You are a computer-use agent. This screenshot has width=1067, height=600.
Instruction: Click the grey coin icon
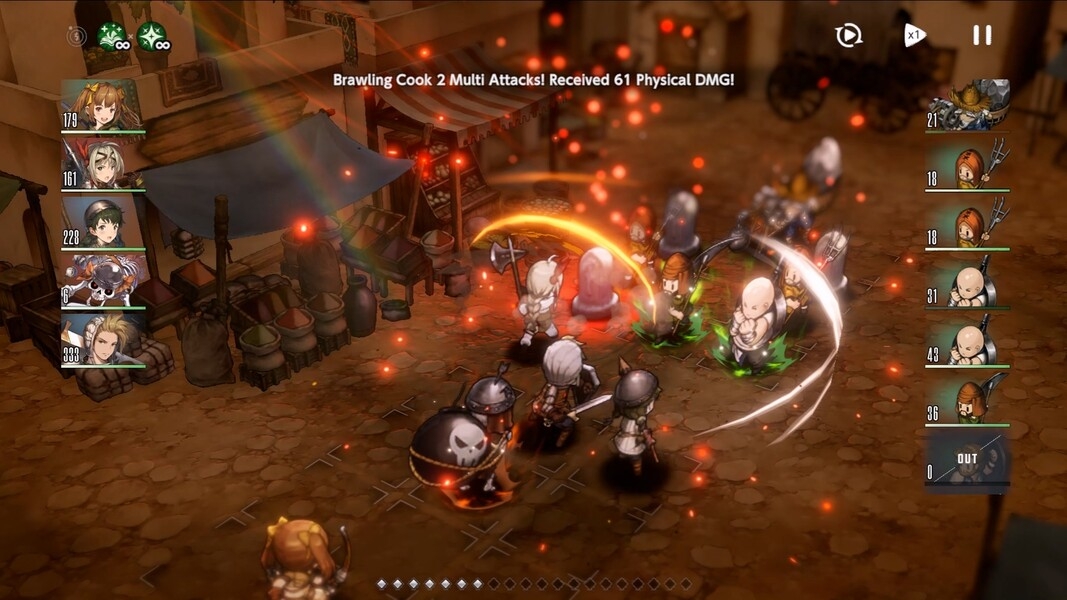[77, 37]
